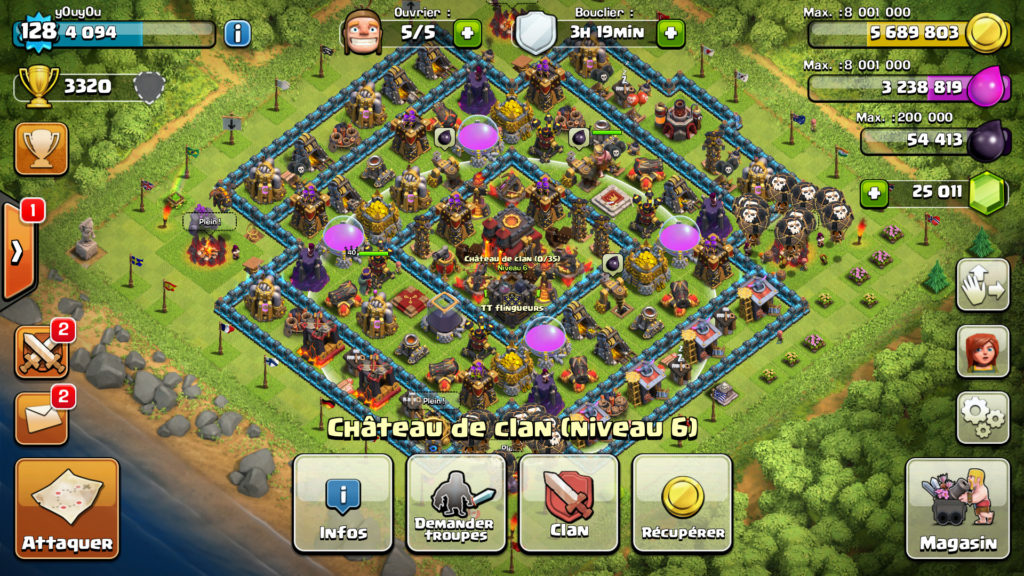Image resolution: width=1024 pixels, height=576 pixels.
Task: Click Demander troupes button
Action: (455, 502)
